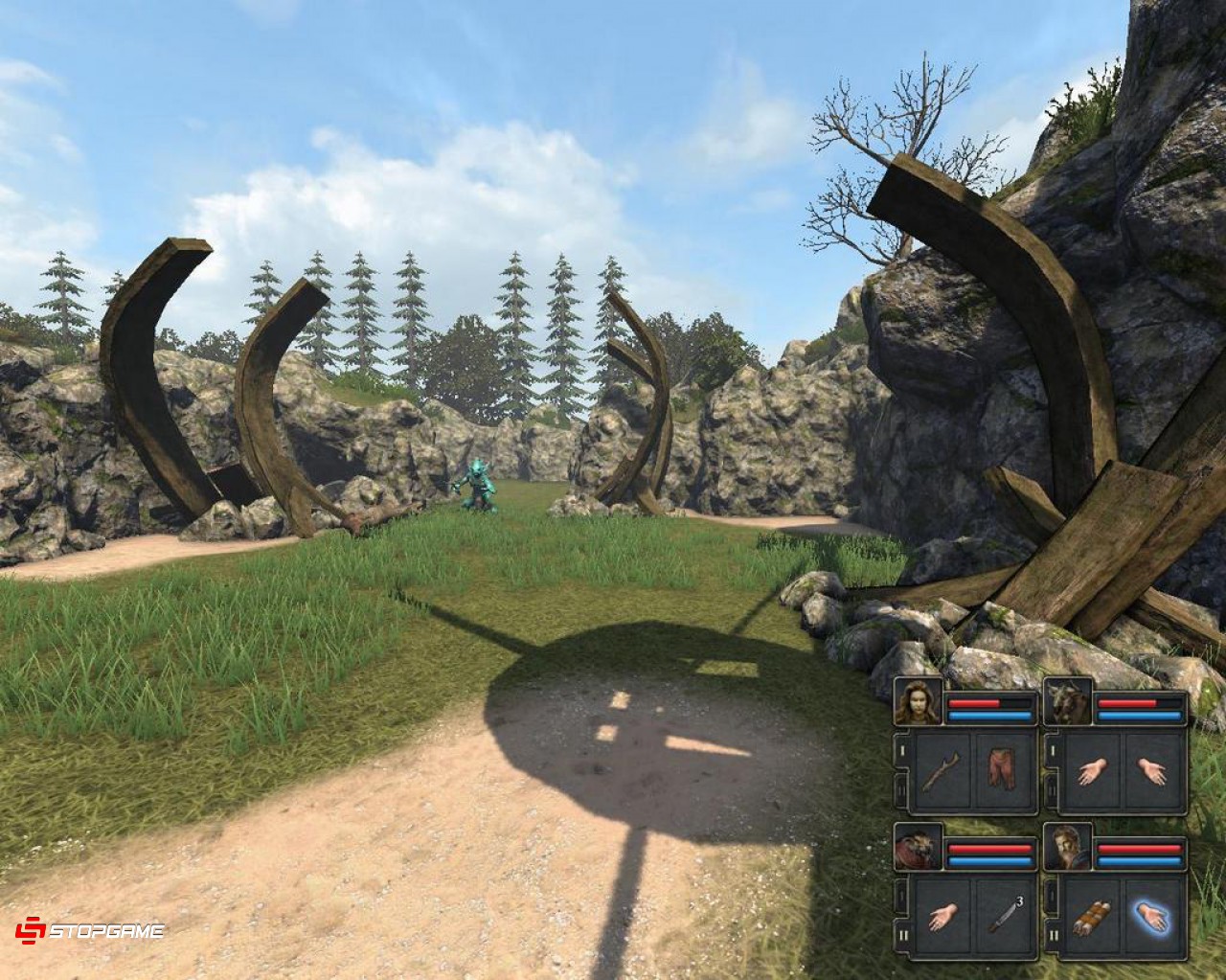The height and width of the screenshot is (980, 1226).
Task: Switch the bearded man to weapon set II
Action: 1053,935
